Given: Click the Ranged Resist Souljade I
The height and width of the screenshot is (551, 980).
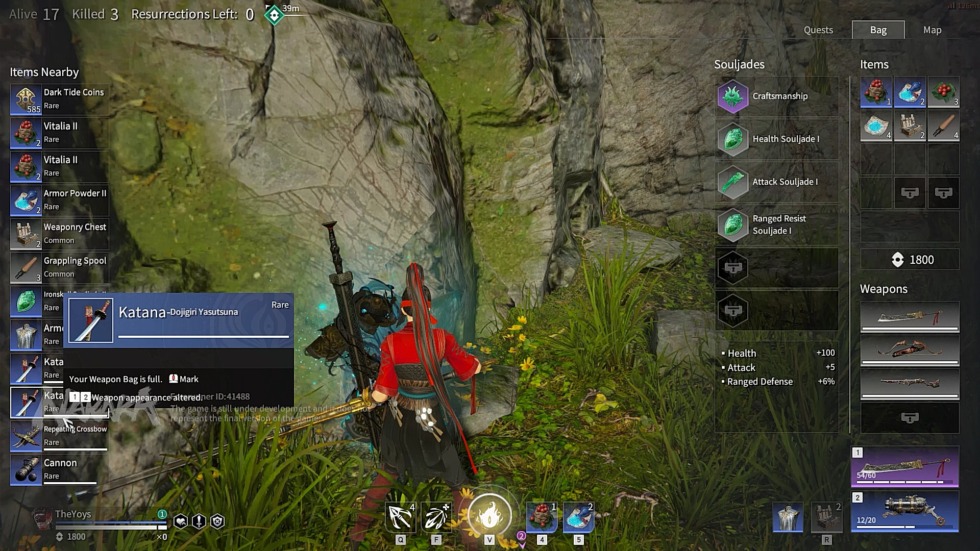Looking at the screenshot, I should (x=777, y=225).
